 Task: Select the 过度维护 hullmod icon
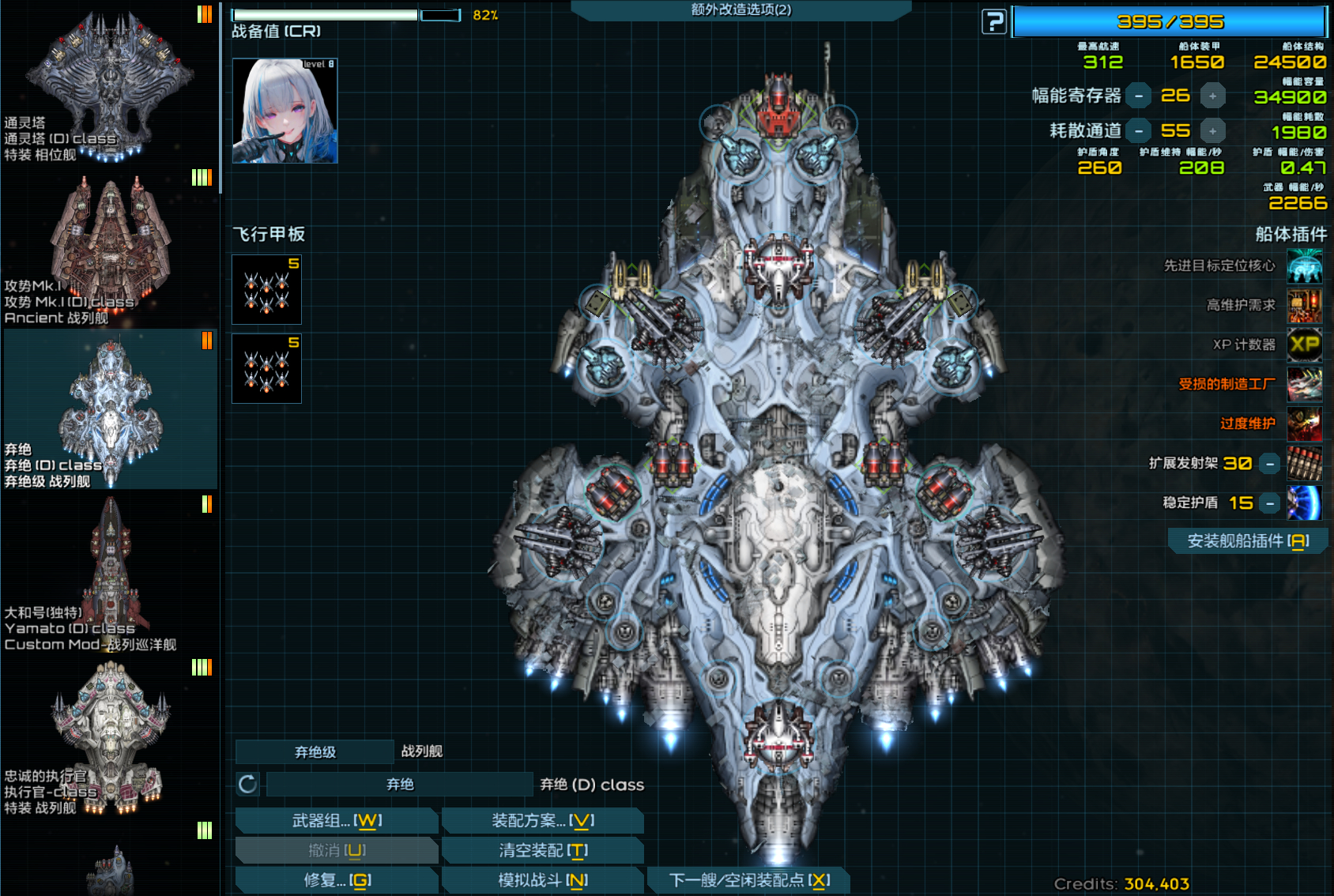(x=1305, y=424)
